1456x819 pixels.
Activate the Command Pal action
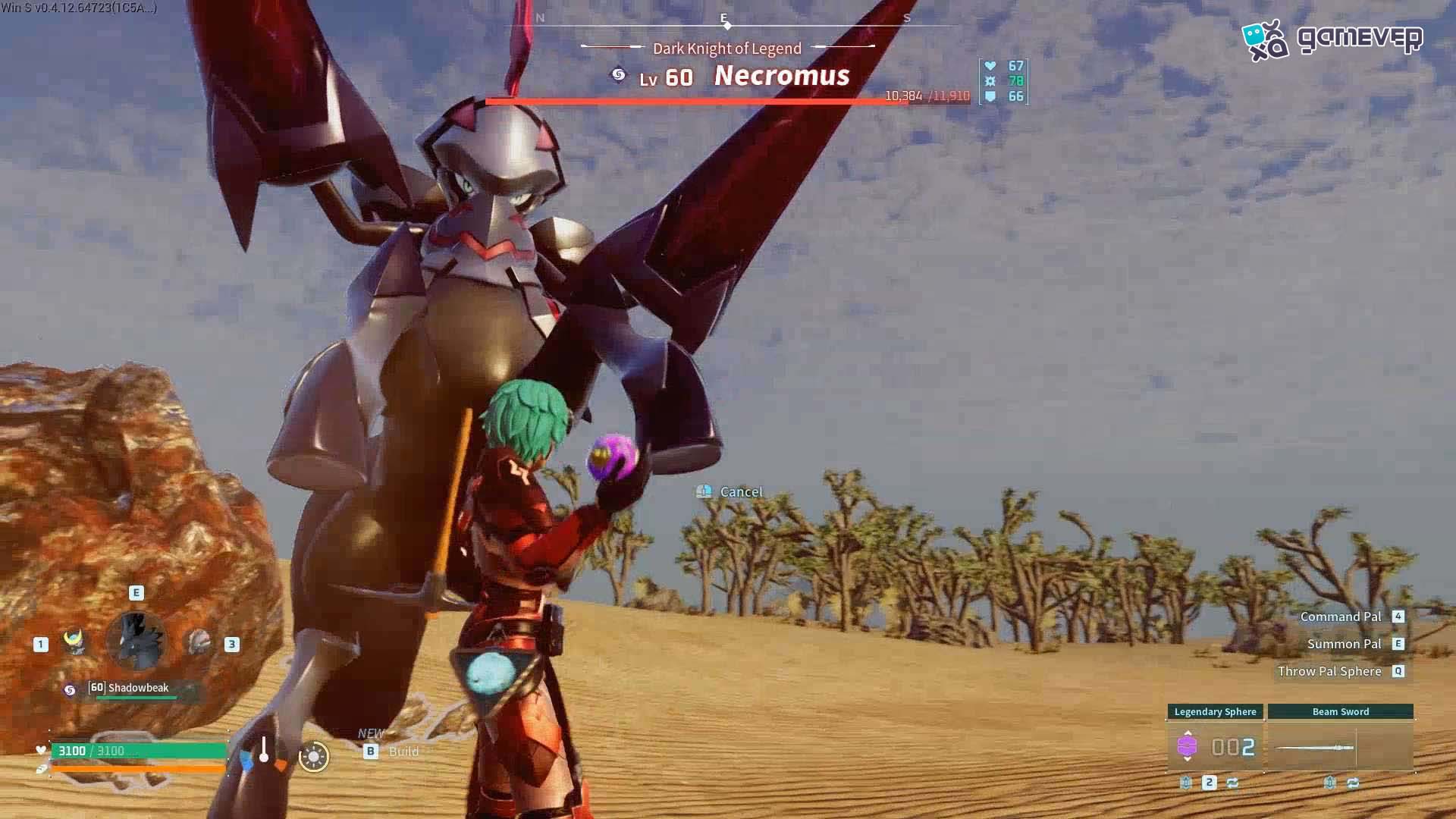[x=1341, y=617]
